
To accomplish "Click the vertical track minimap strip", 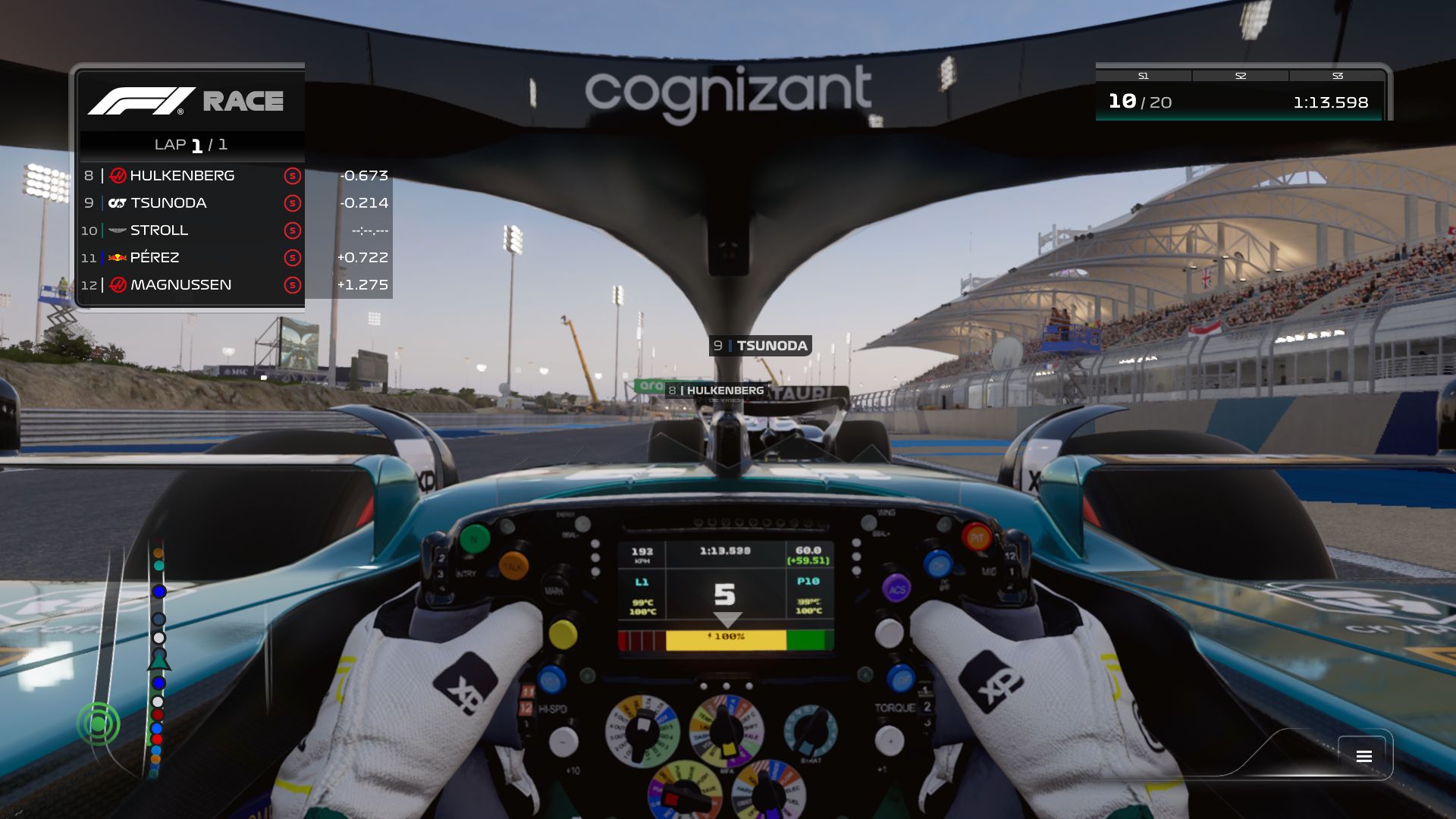I will (158, 660).
